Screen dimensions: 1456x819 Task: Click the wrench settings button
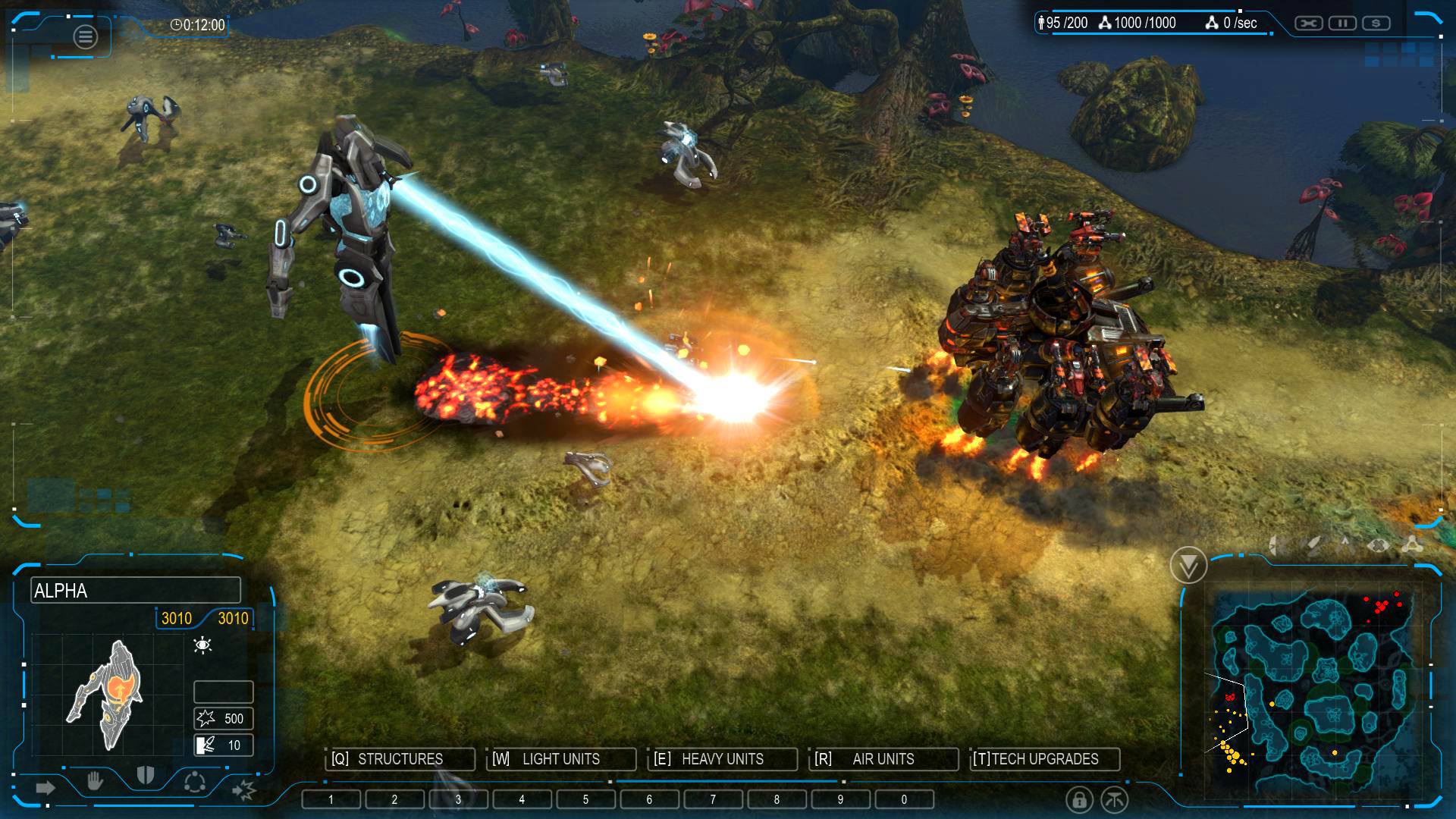tap(1308, 24)
